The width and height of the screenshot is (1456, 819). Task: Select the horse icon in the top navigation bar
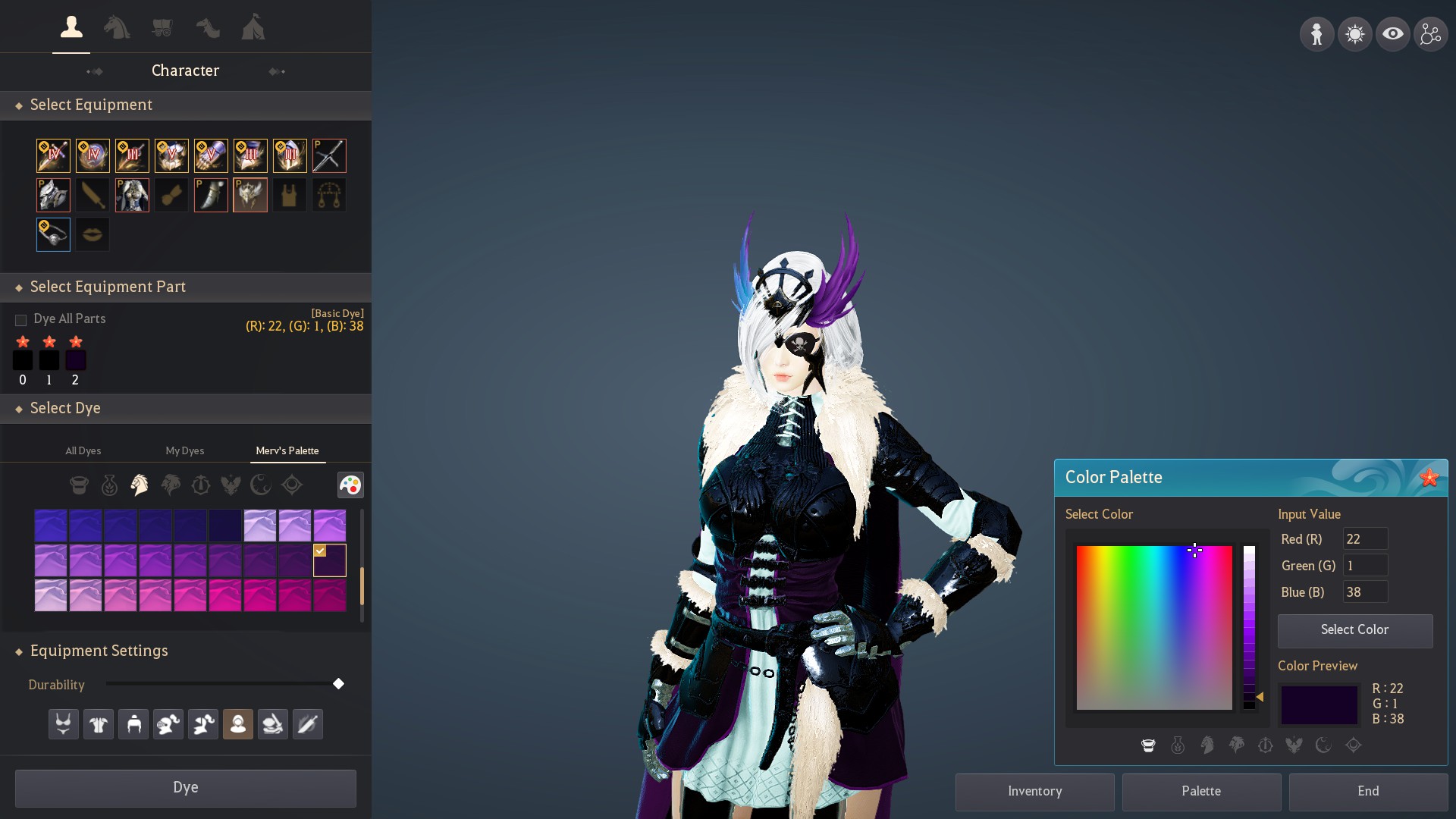tap(117, 28)
